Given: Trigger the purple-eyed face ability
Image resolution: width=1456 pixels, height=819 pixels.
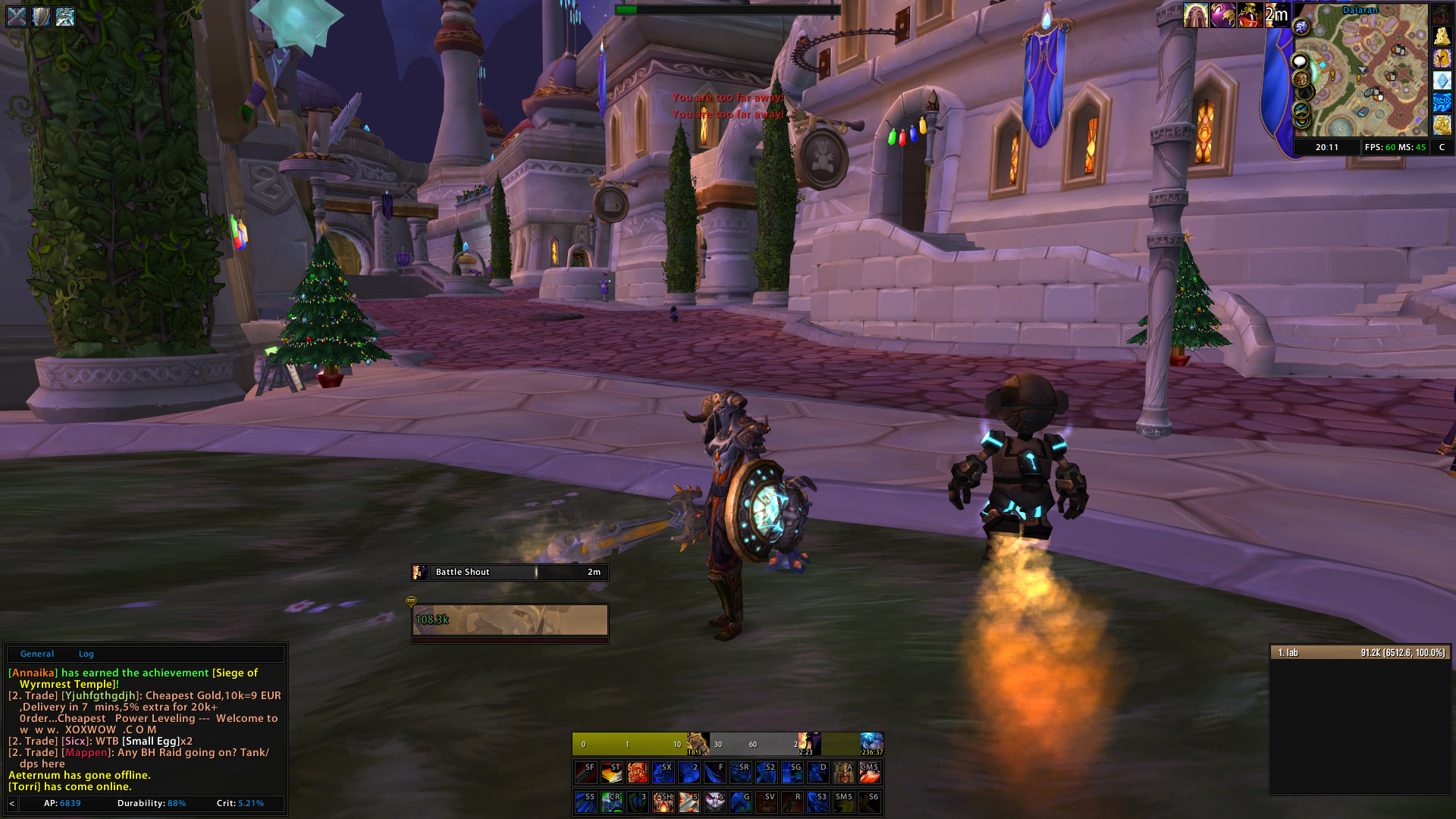Looking at the screenshot, I should click(714, 802).
